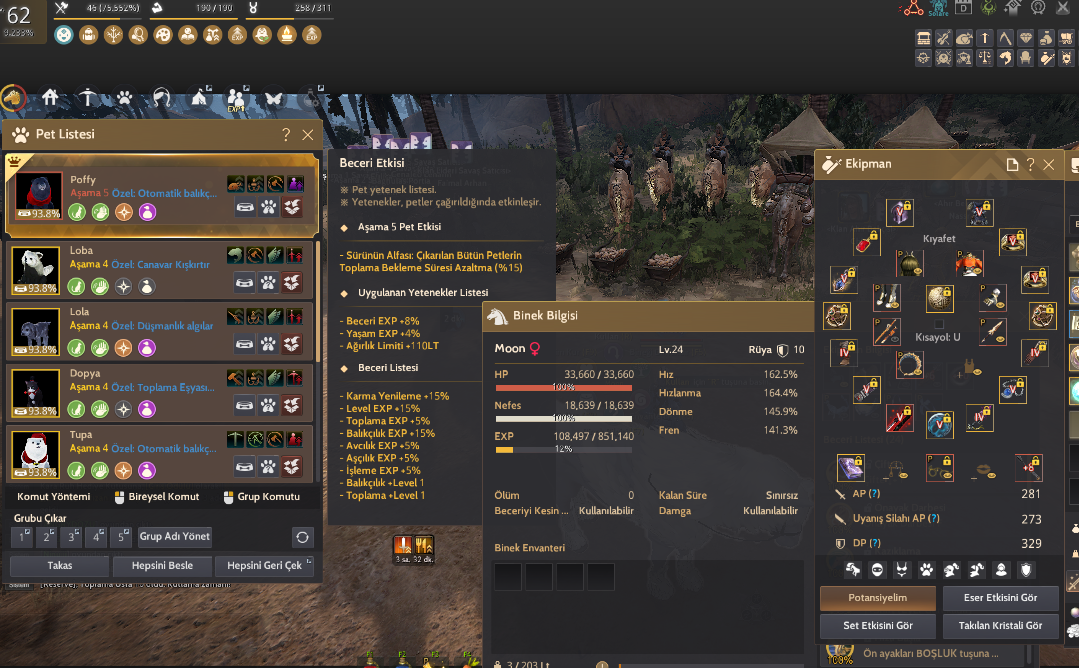Close the Pet Listesi window
Screen dimensions: 1079x668
tap(308, 134)
